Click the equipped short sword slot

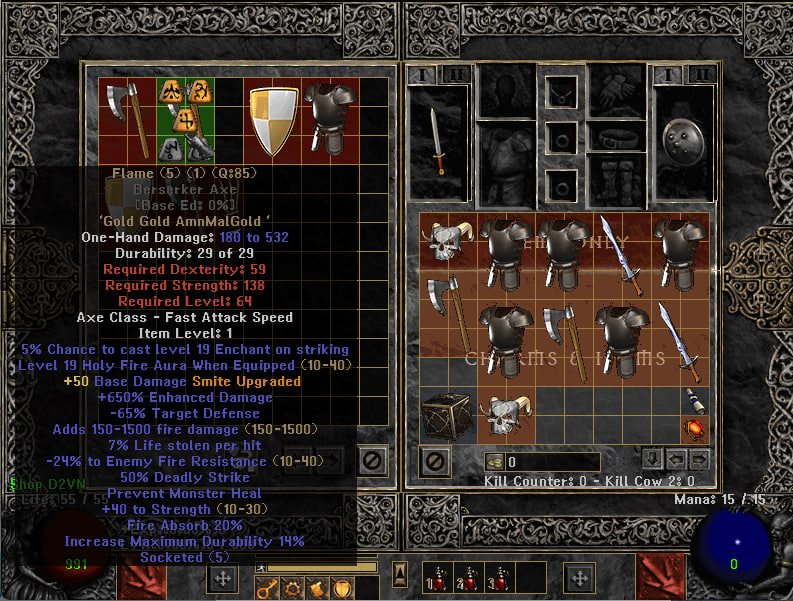point(436,142)
